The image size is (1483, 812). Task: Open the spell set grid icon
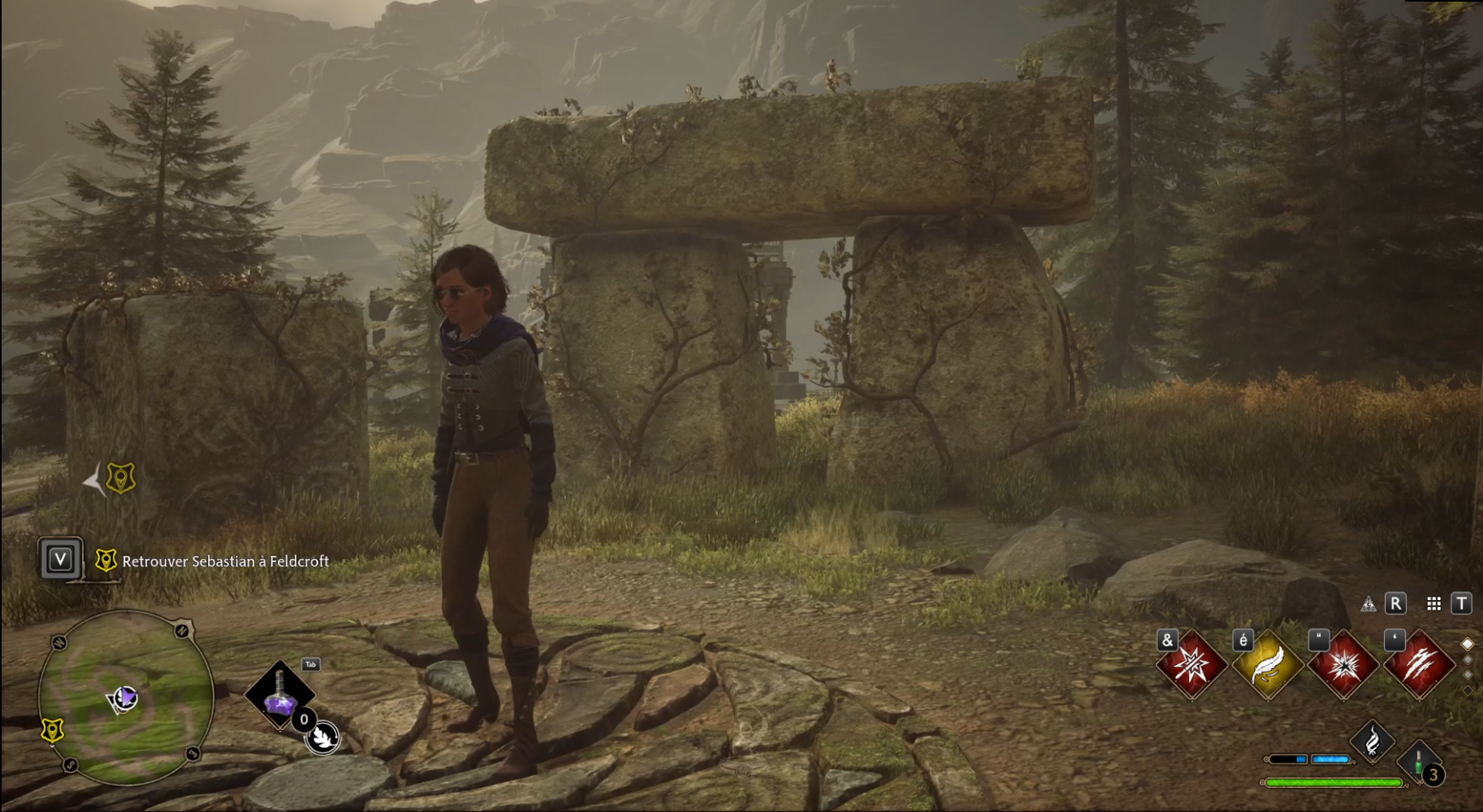click(1434, 604)
